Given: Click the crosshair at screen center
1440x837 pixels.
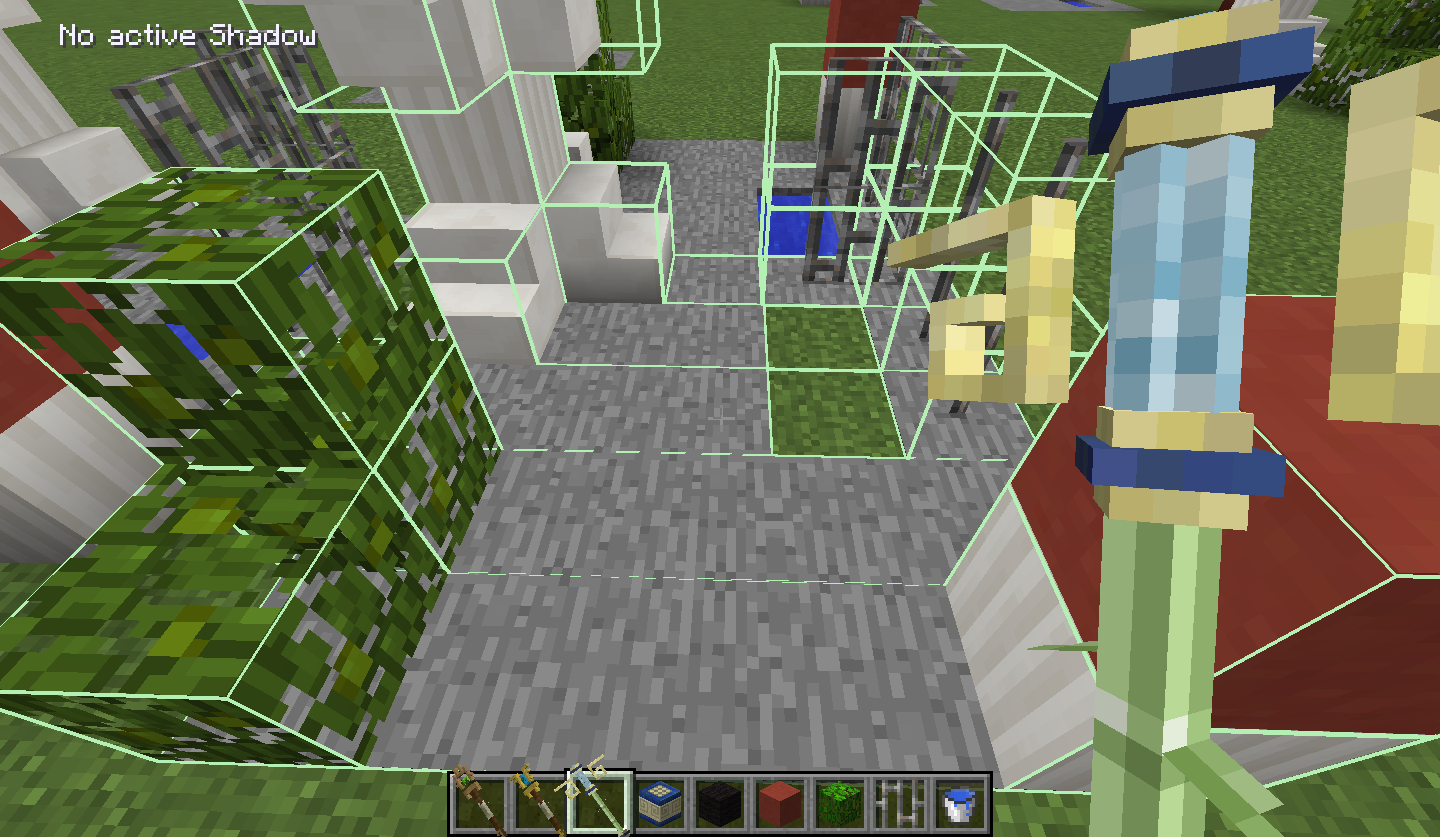Looking at the screenshot, I should [720, 418].
